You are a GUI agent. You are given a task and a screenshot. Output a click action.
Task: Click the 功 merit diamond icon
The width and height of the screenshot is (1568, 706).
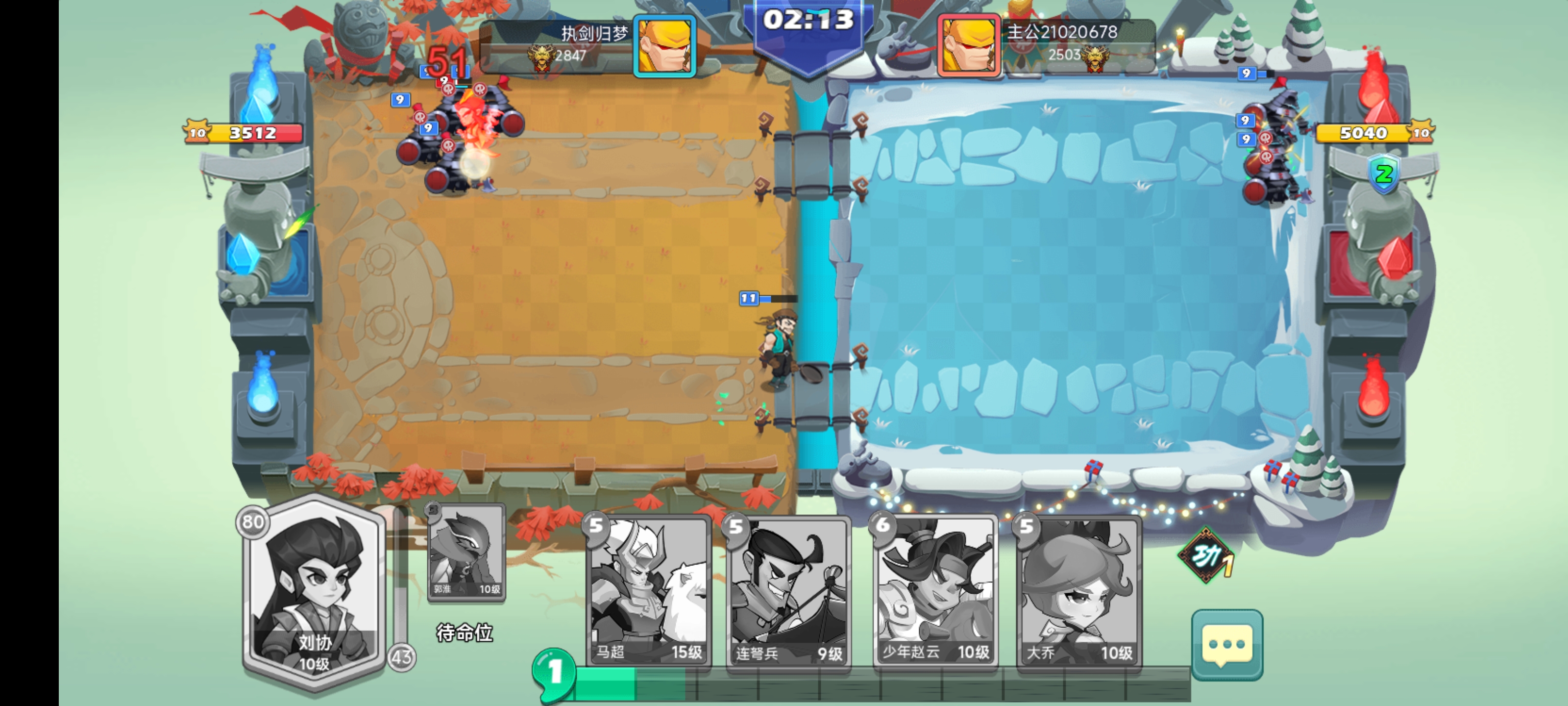point(1206,555)
